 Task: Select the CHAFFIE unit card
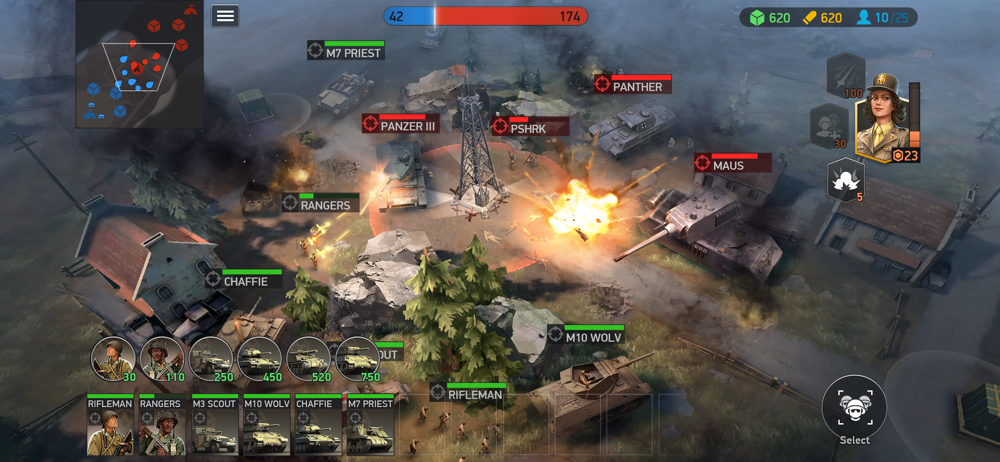click(317, 425)
